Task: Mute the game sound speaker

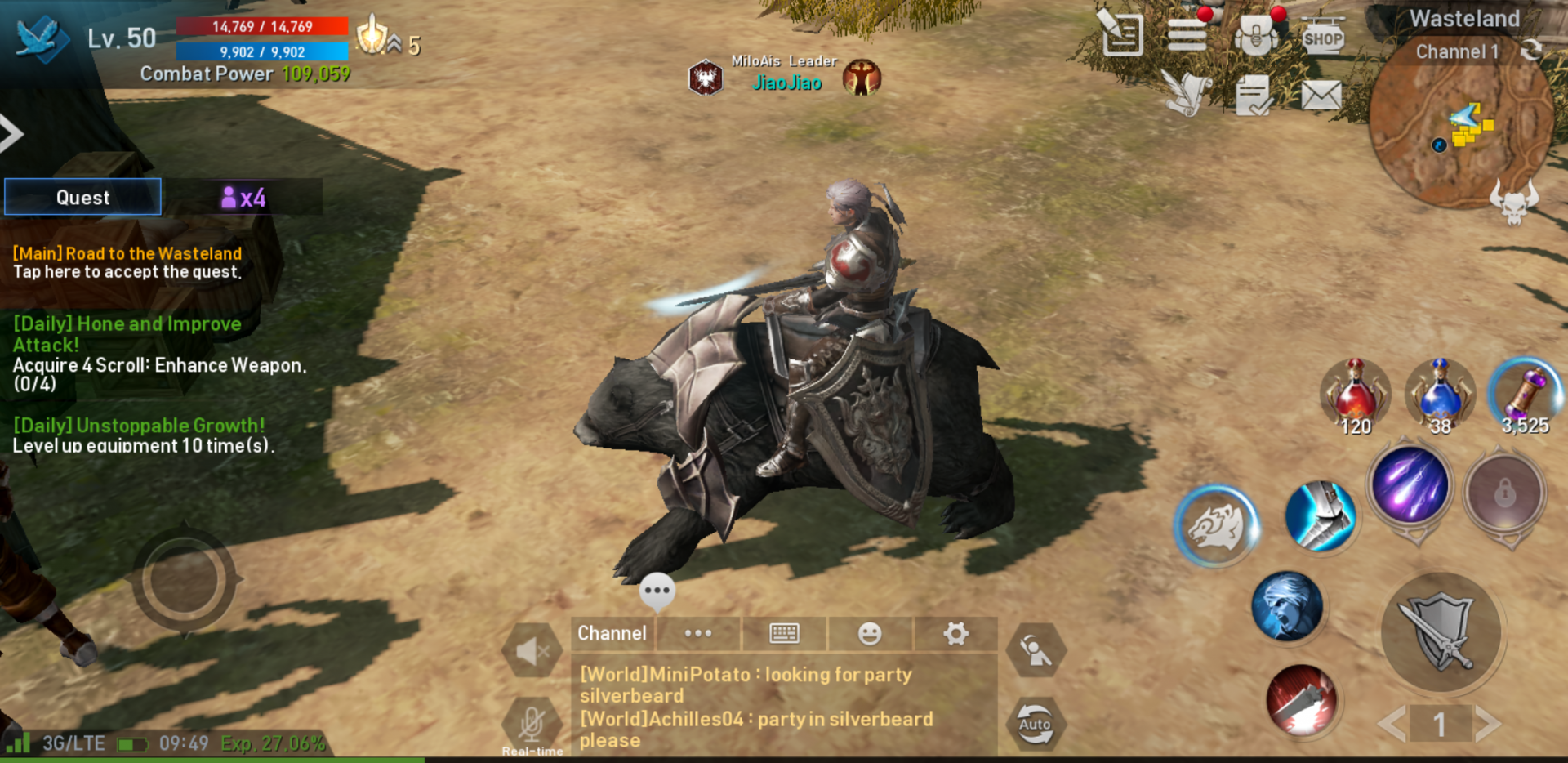Action: tap(532, 649)
